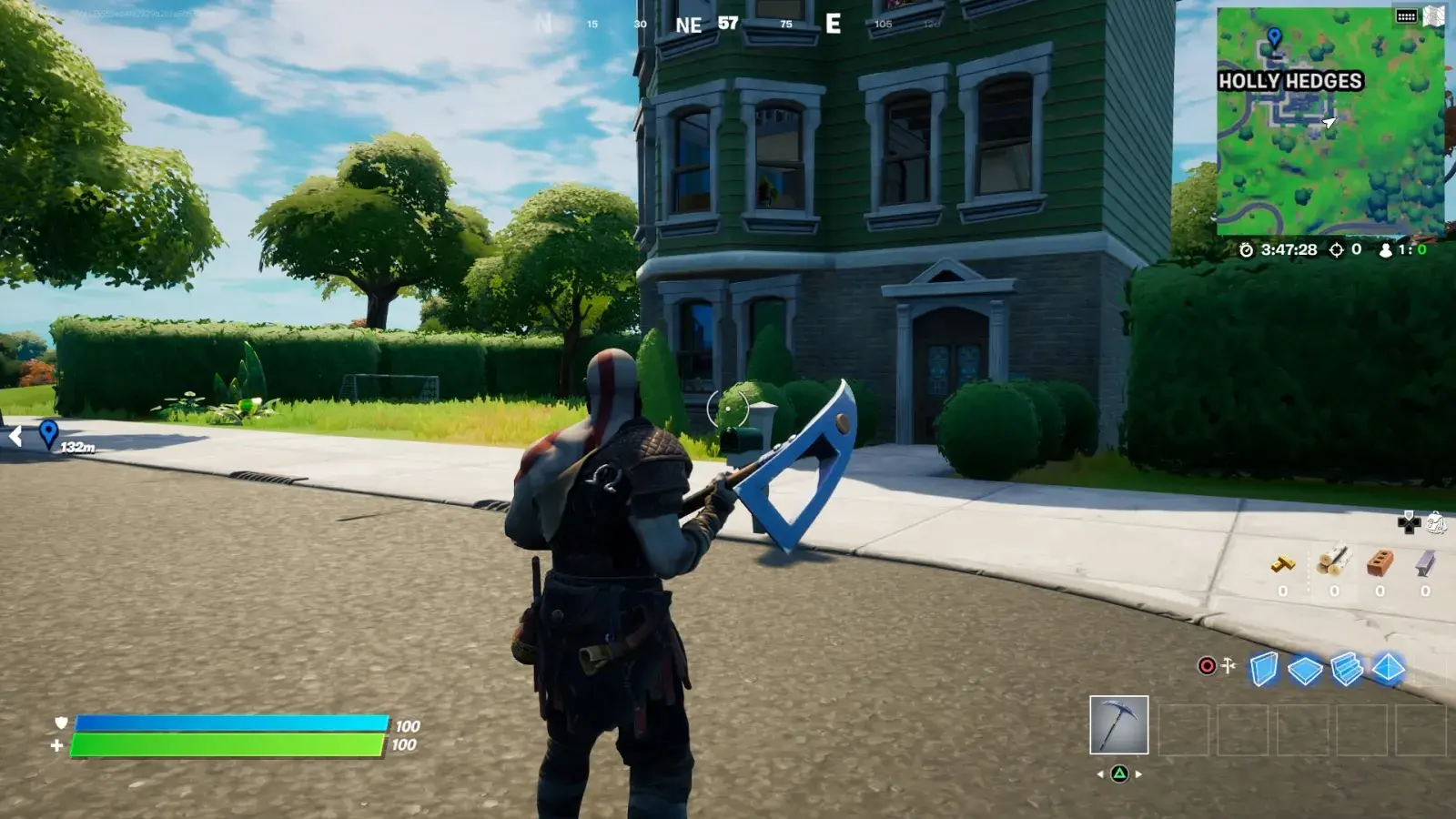The image size is (1456, 819).
Task: Click the eliminations crosshair icon
Action: [x=1337, y=250]
